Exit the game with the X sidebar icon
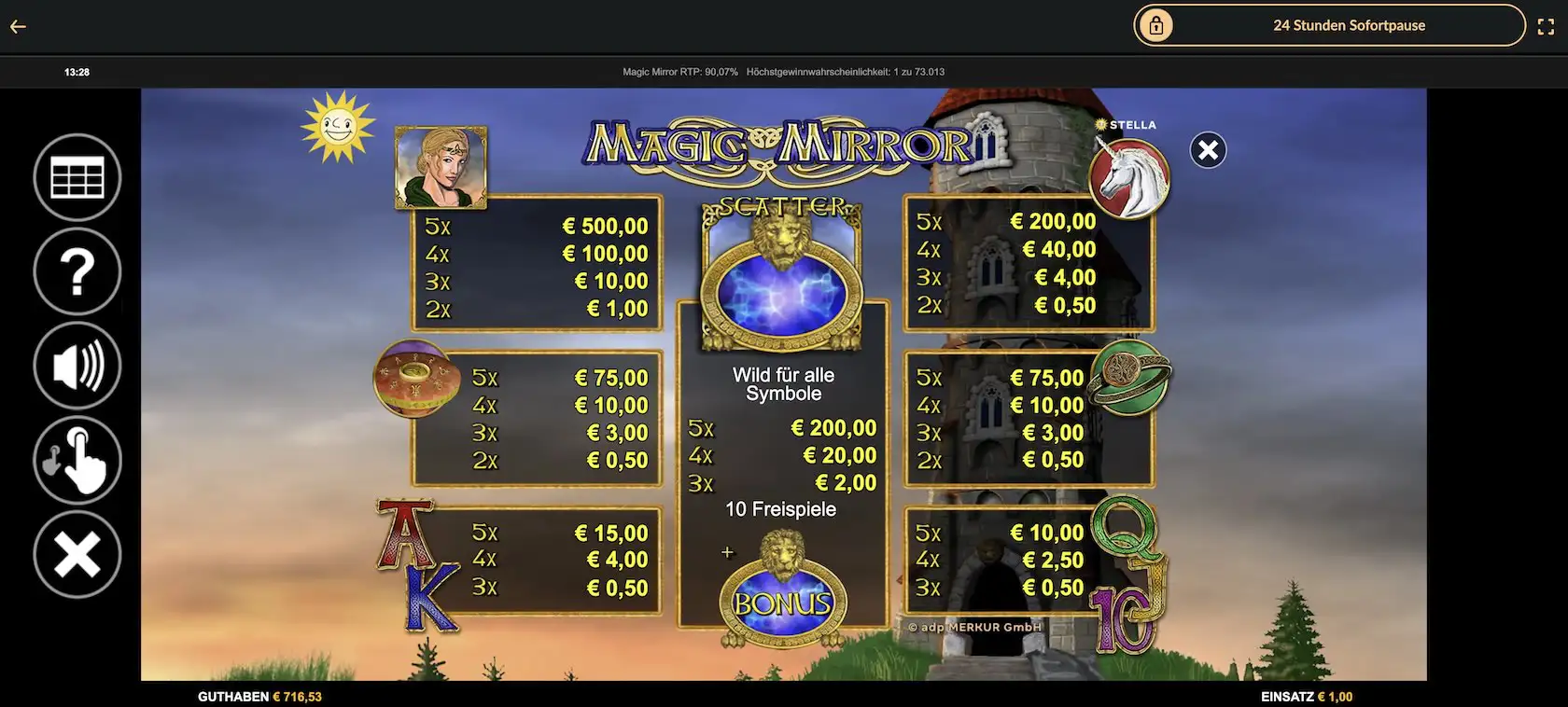The image size is (1568, 707). click(x=77, y=552)
